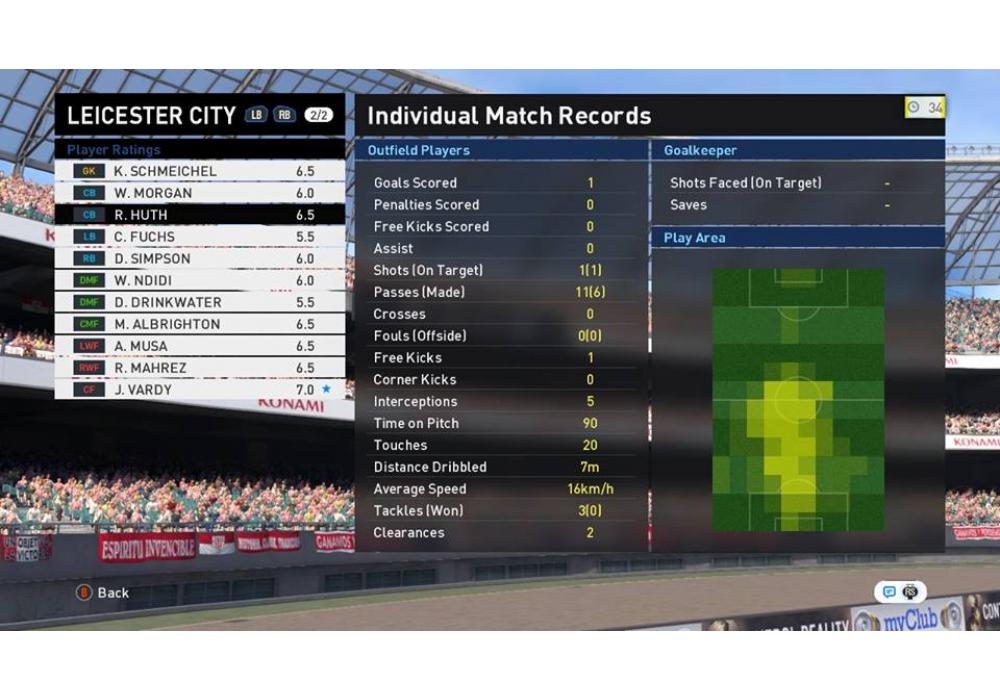Select J. Vardy's player row
The image size is (1000, 700).
tap(199, 390)
